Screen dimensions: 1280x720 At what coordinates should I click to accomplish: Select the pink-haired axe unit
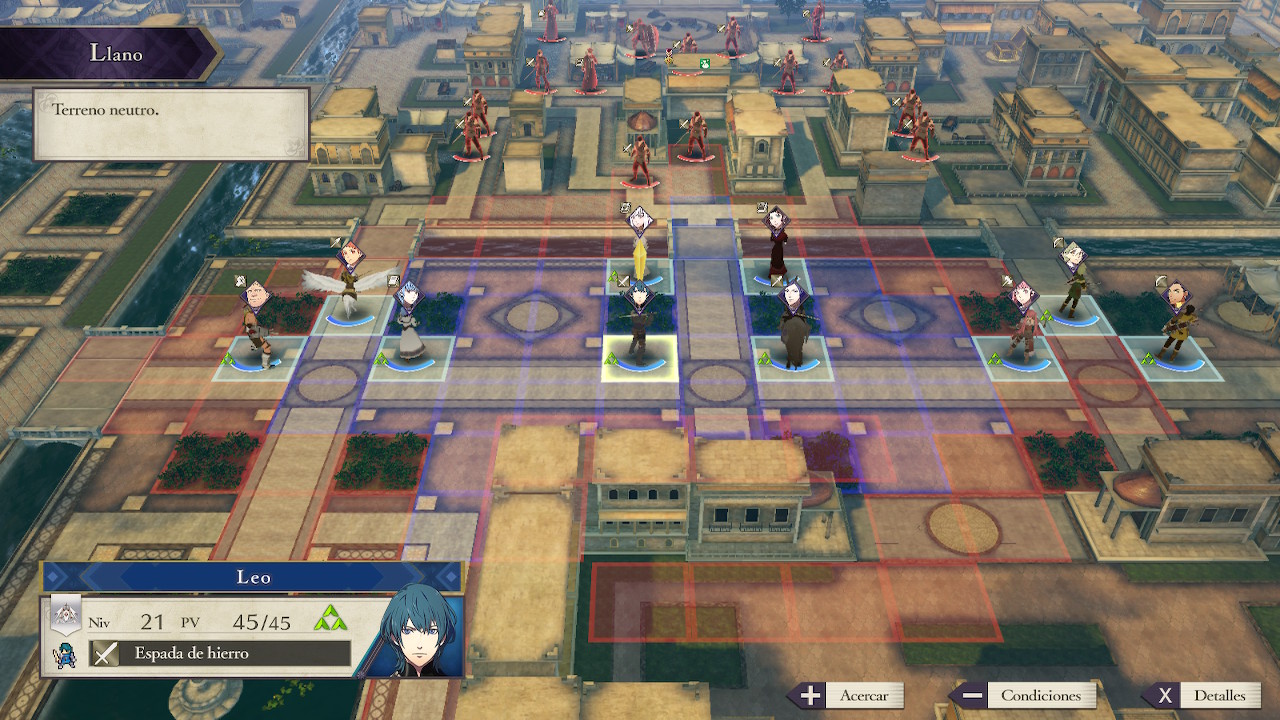point(1022,326)
